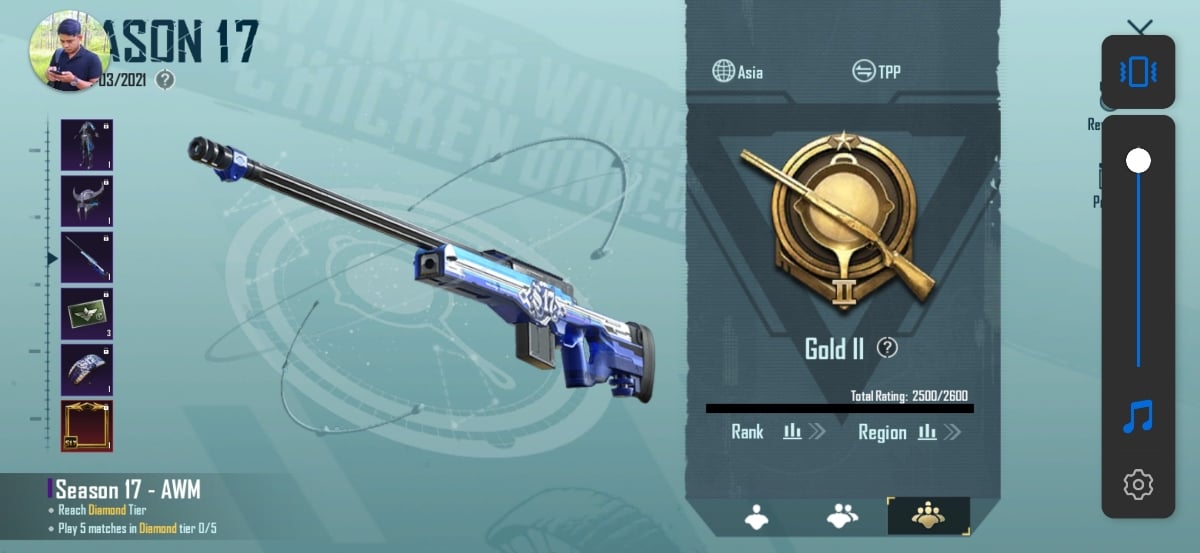The image size is (1200, 553).
Task: Switch to the duo mode tab
Action: coord(842,516)
